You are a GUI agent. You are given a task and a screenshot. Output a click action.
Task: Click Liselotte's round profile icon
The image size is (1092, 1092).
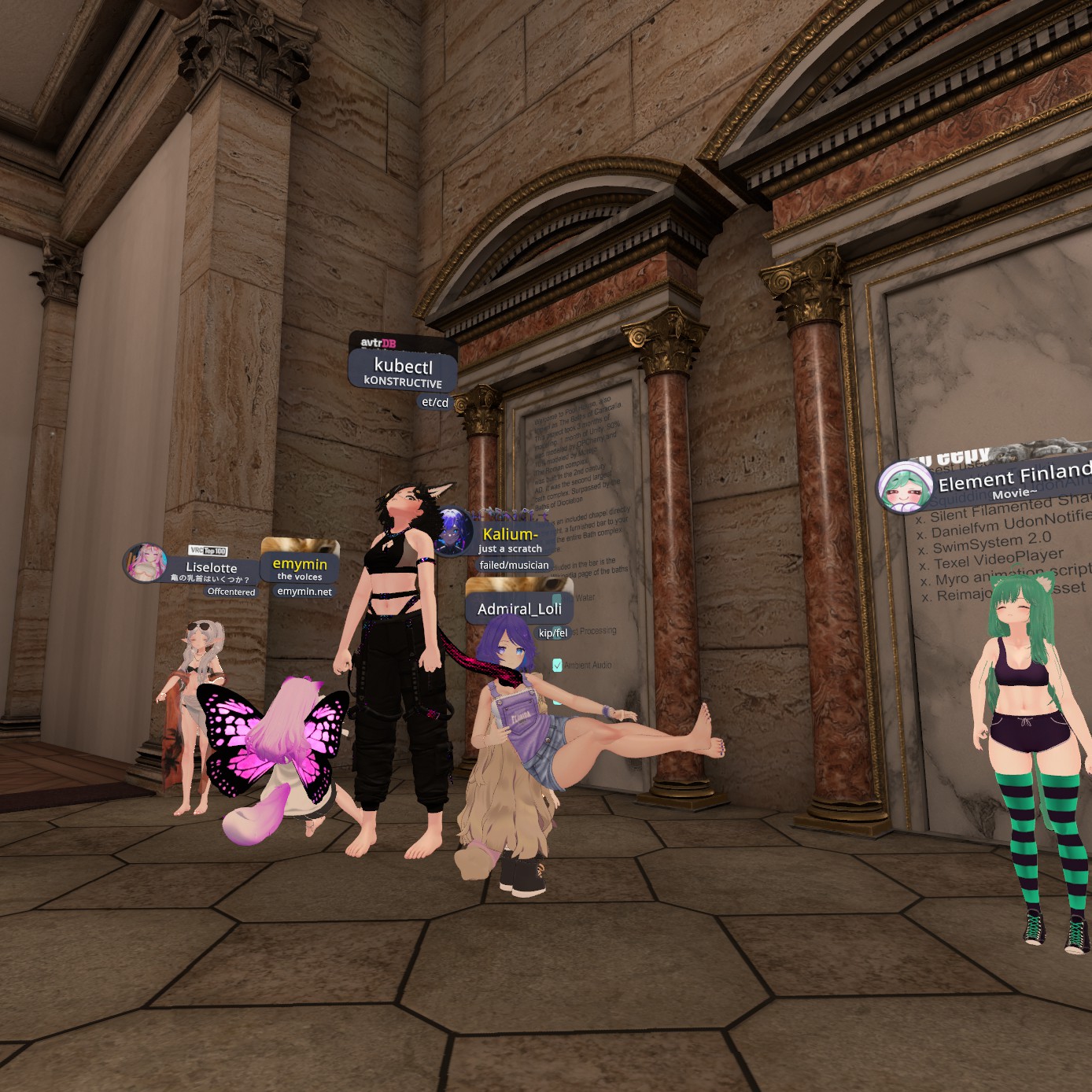[146, 563]
